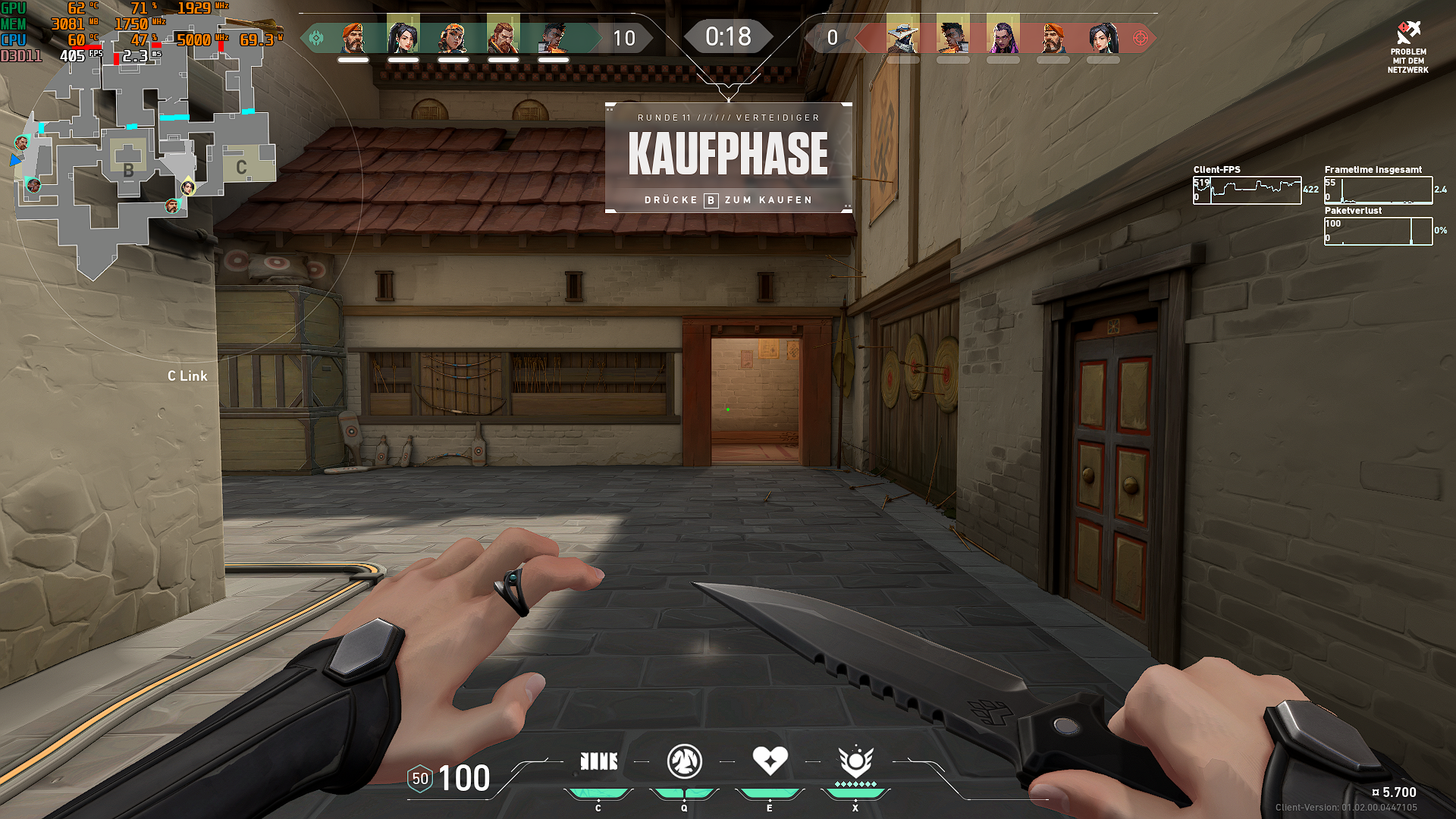Click the Paketverlust graph showing 0%

tap(1377, 230)
